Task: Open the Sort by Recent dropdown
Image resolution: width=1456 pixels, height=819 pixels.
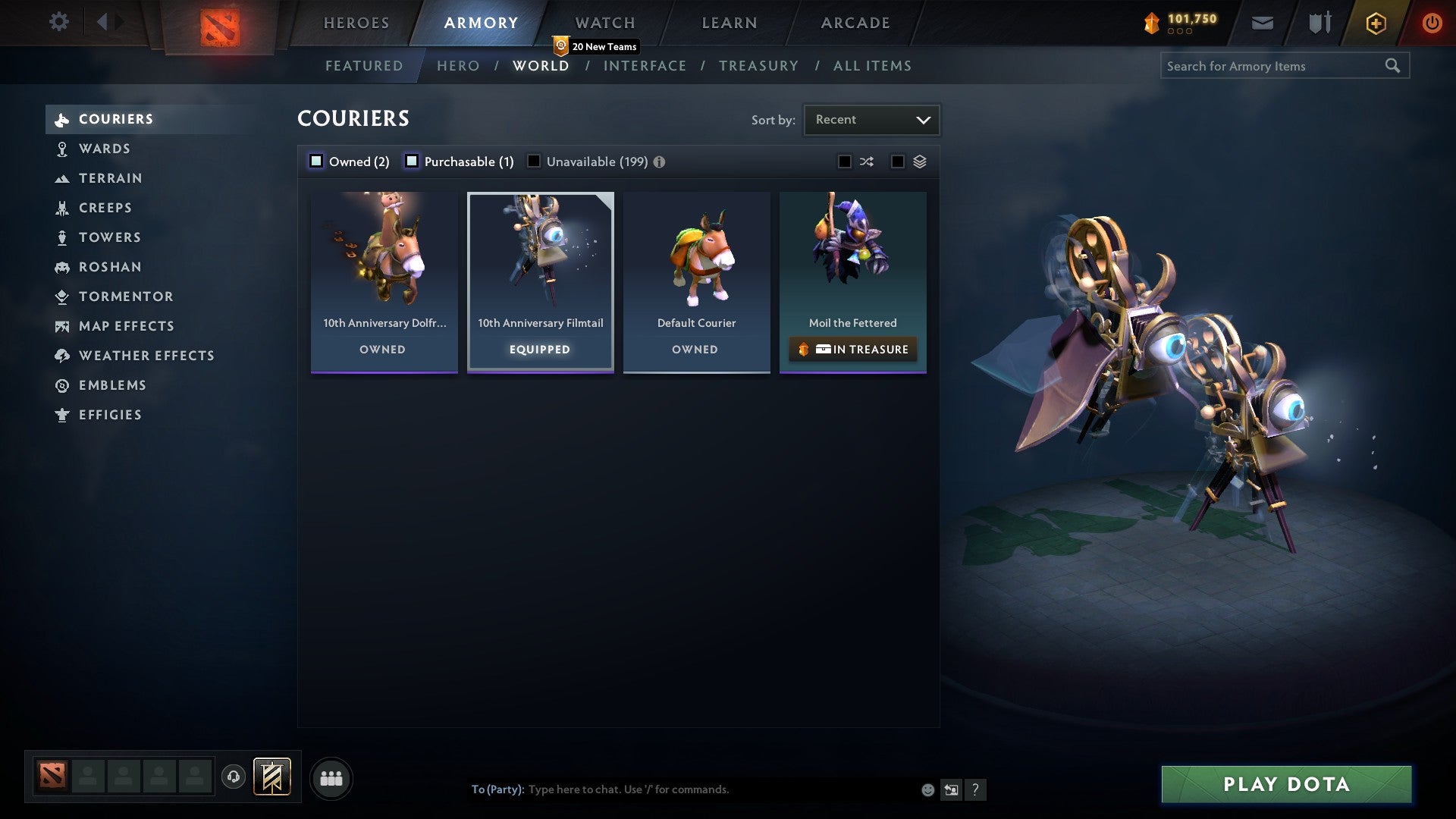Action: coord(871,119)
